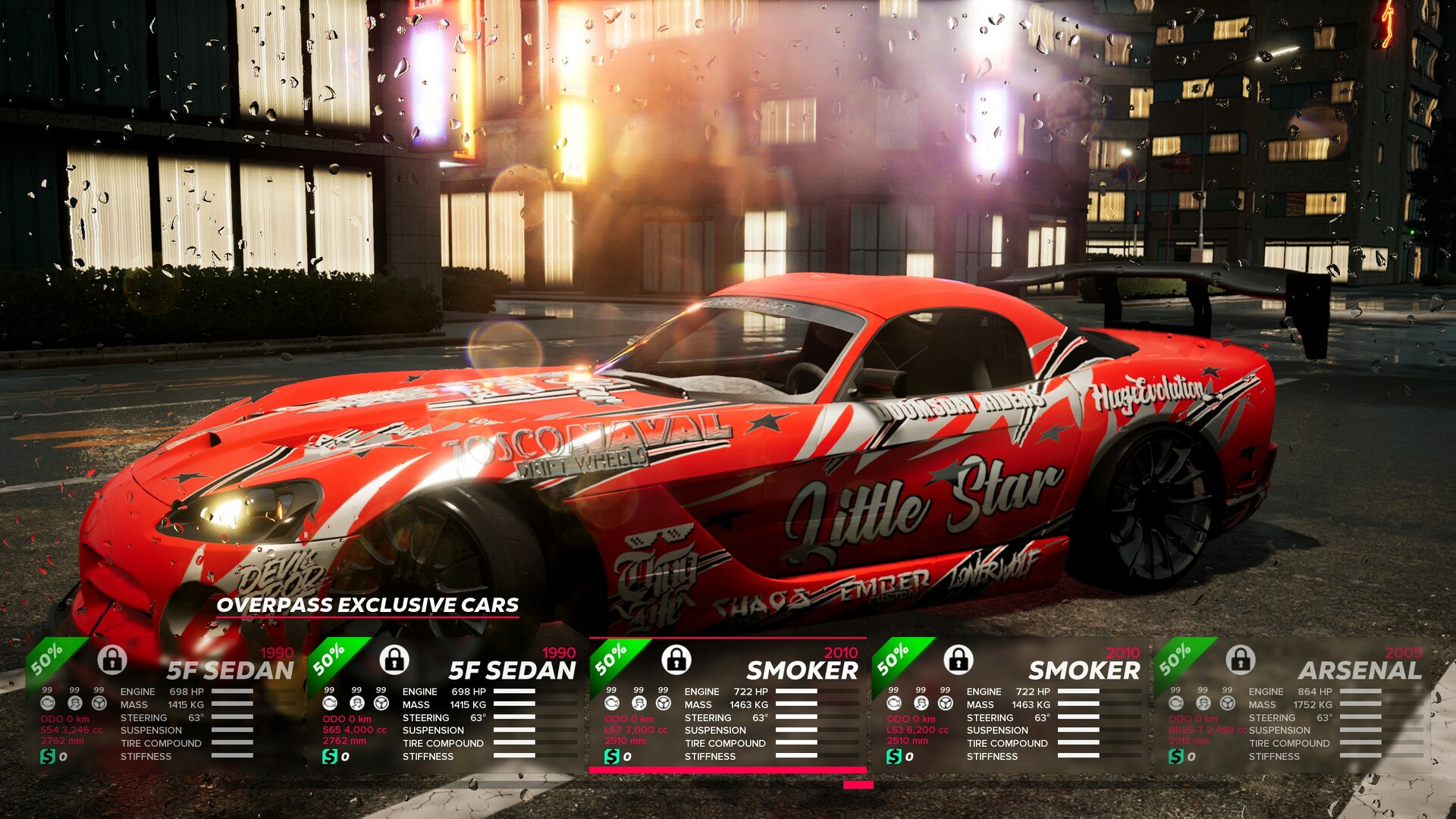Click the TIRE COMPOUND stat bar on the 5F Sedan card
The height and width of the screenshot is (819, 1456).
point(231,743)
